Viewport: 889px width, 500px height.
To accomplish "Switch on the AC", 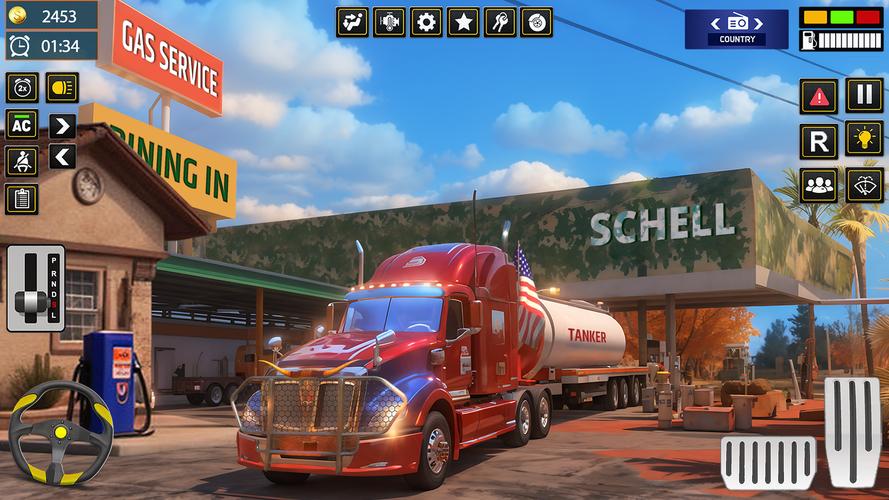I will (x=21, y=124).
